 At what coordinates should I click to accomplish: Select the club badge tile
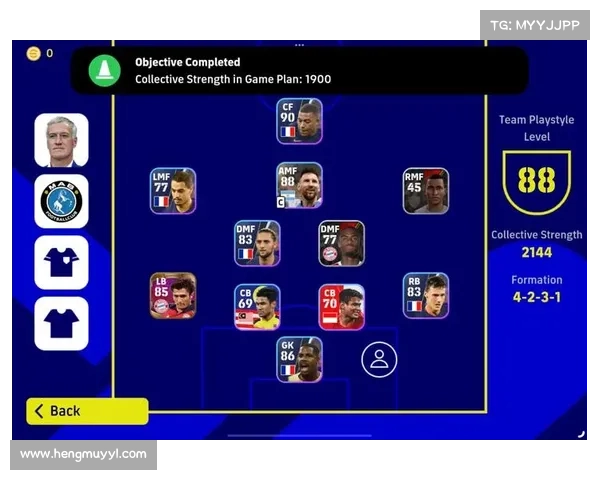tap(61, 201)
